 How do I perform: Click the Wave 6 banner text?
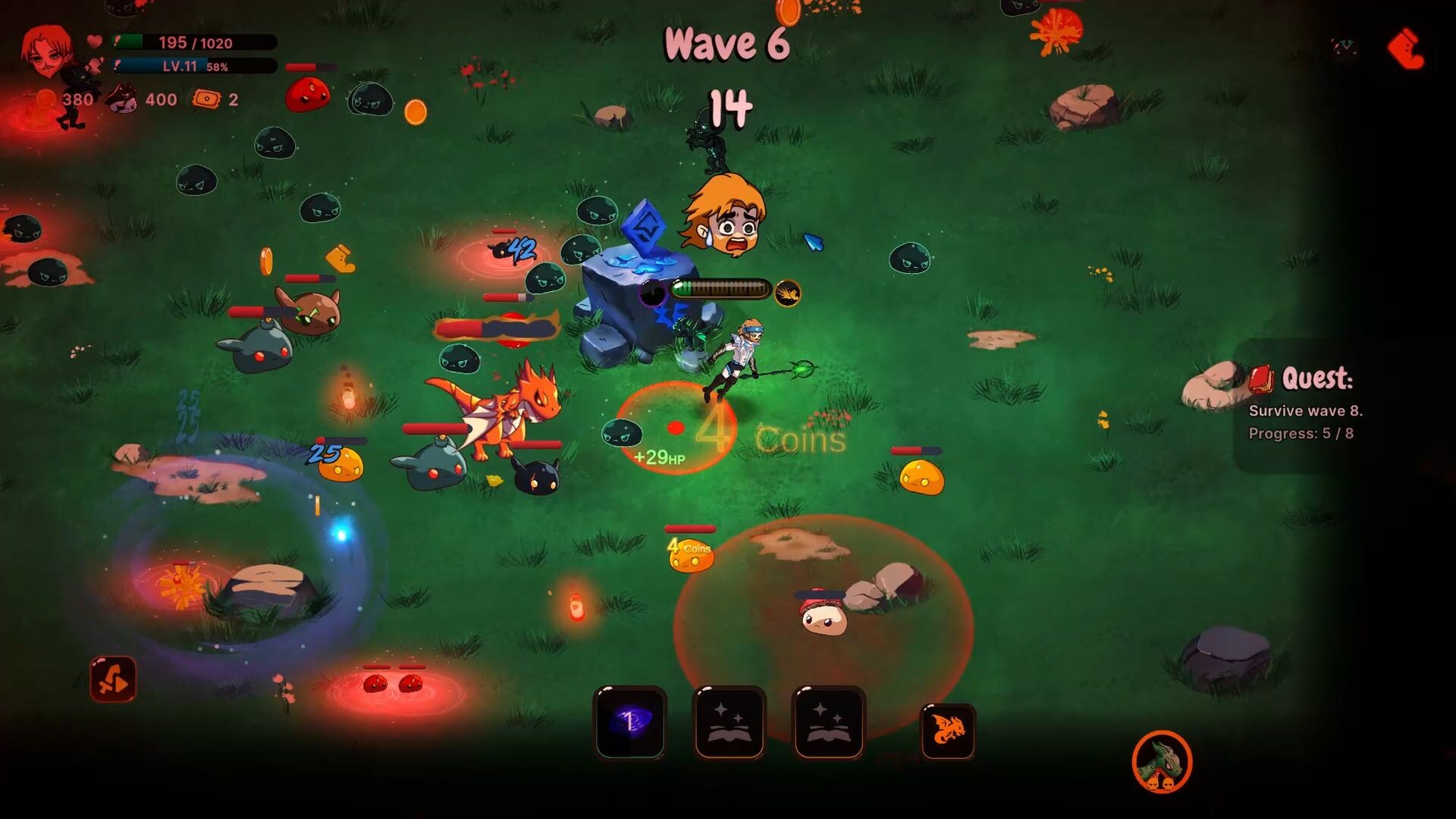coord(726,44)
